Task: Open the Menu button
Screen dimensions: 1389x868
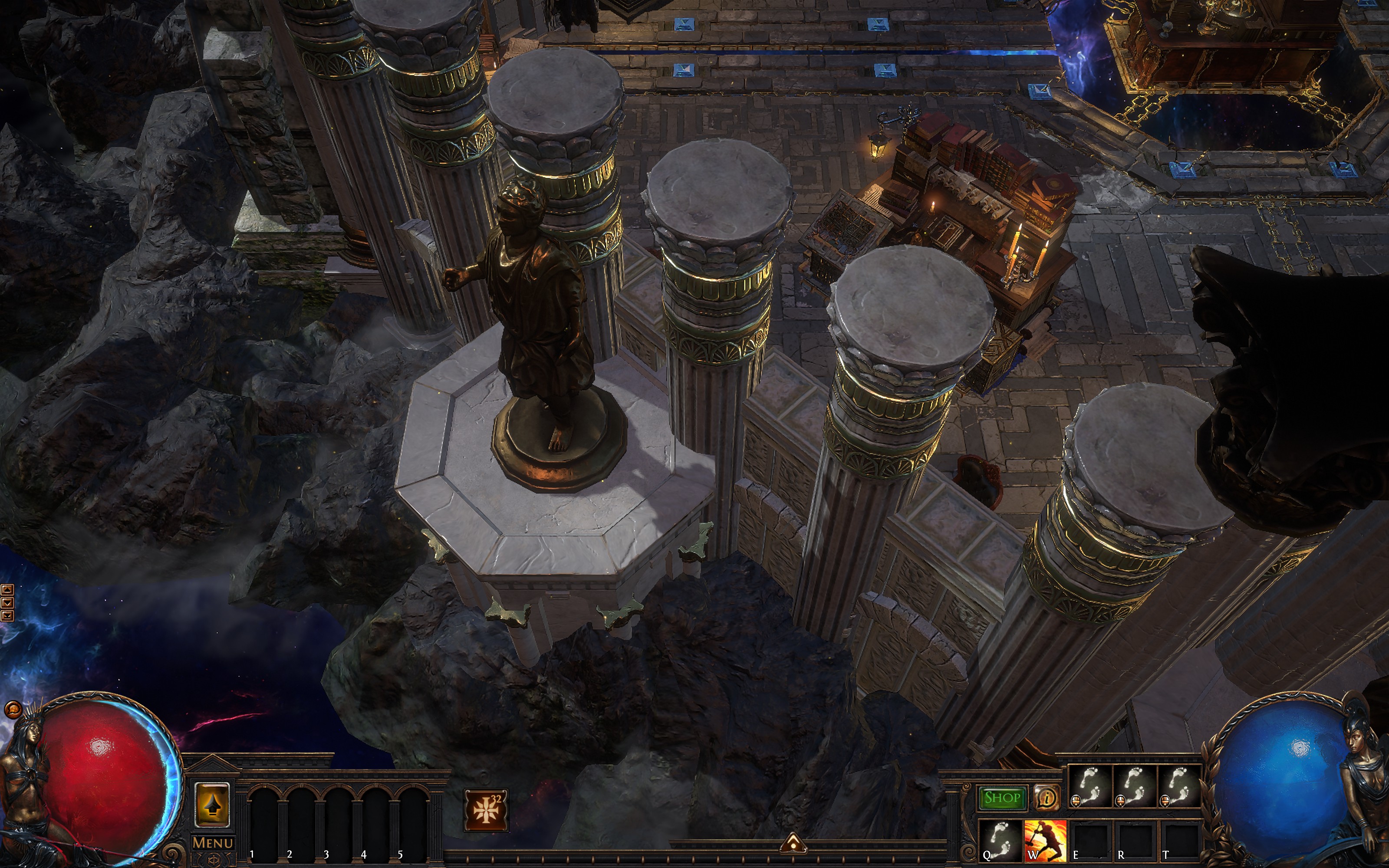Action: point(212,843)
